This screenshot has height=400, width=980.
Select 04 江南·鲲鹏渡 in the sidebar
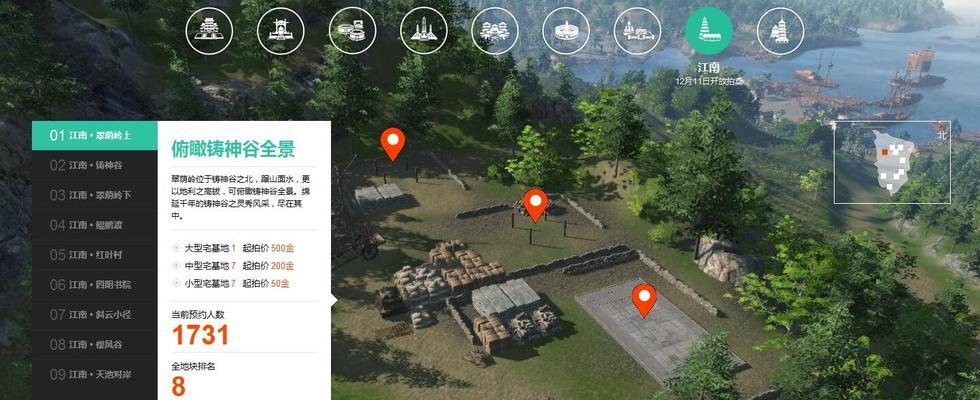pos(94,225)
